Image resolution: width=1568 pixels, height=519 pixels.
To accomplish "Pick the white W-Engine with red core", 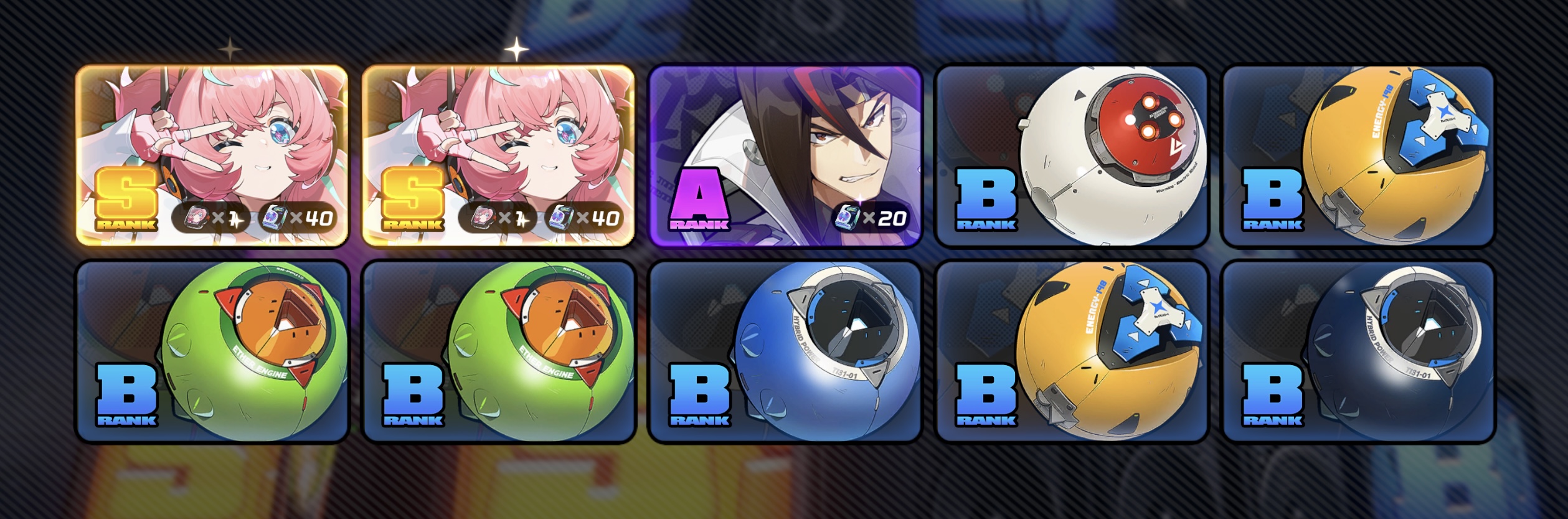I will point(1071,156).
